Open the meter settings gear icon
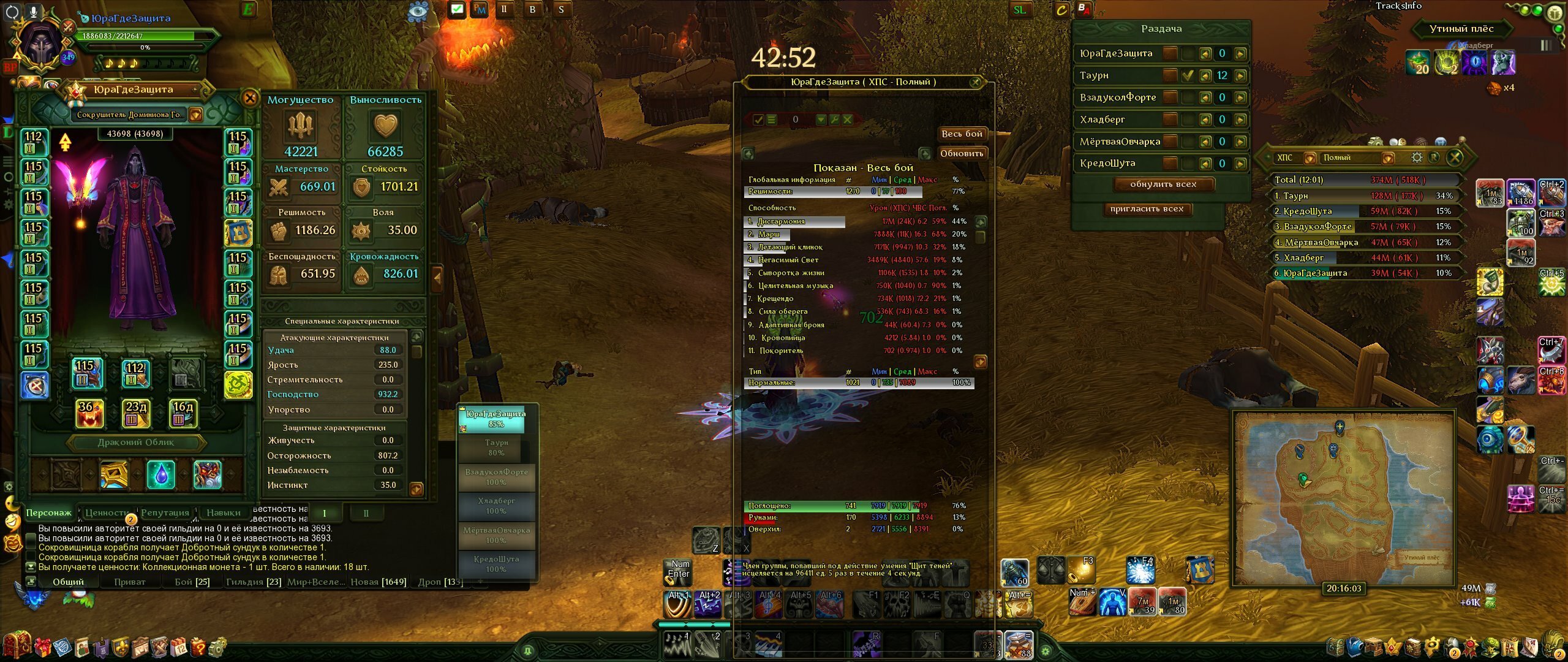This screenshot has height=662, width=1568. pos(1417,158)
